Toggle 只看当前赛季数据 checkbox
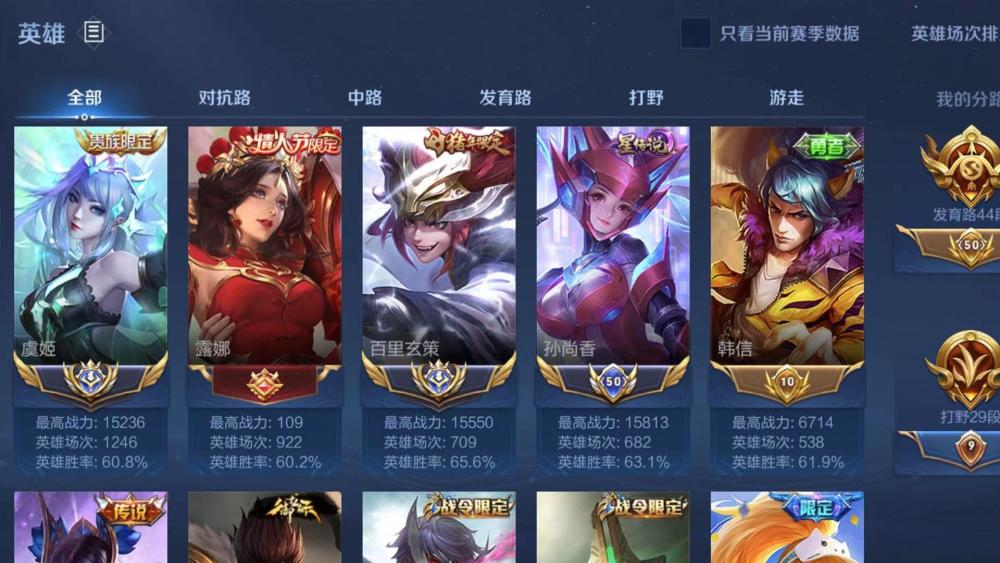Image resolution: width=1000 pixels, height=563 pixels. 696,33
